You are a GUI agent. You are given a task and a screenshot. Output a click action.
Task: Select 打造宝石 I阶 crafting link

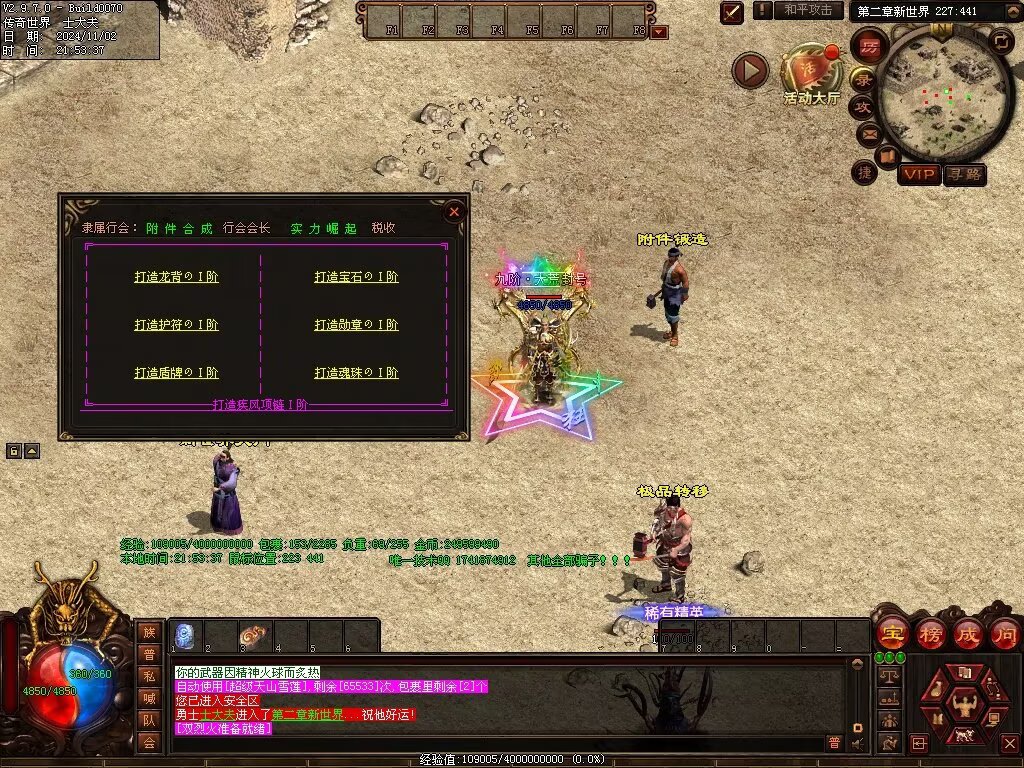click(356, 277)
